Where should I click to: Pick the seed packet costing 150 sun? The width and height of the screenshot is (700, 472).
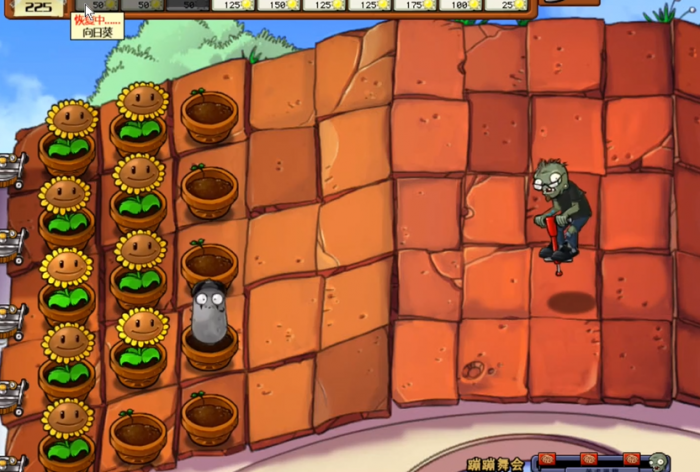pos(279,5)
